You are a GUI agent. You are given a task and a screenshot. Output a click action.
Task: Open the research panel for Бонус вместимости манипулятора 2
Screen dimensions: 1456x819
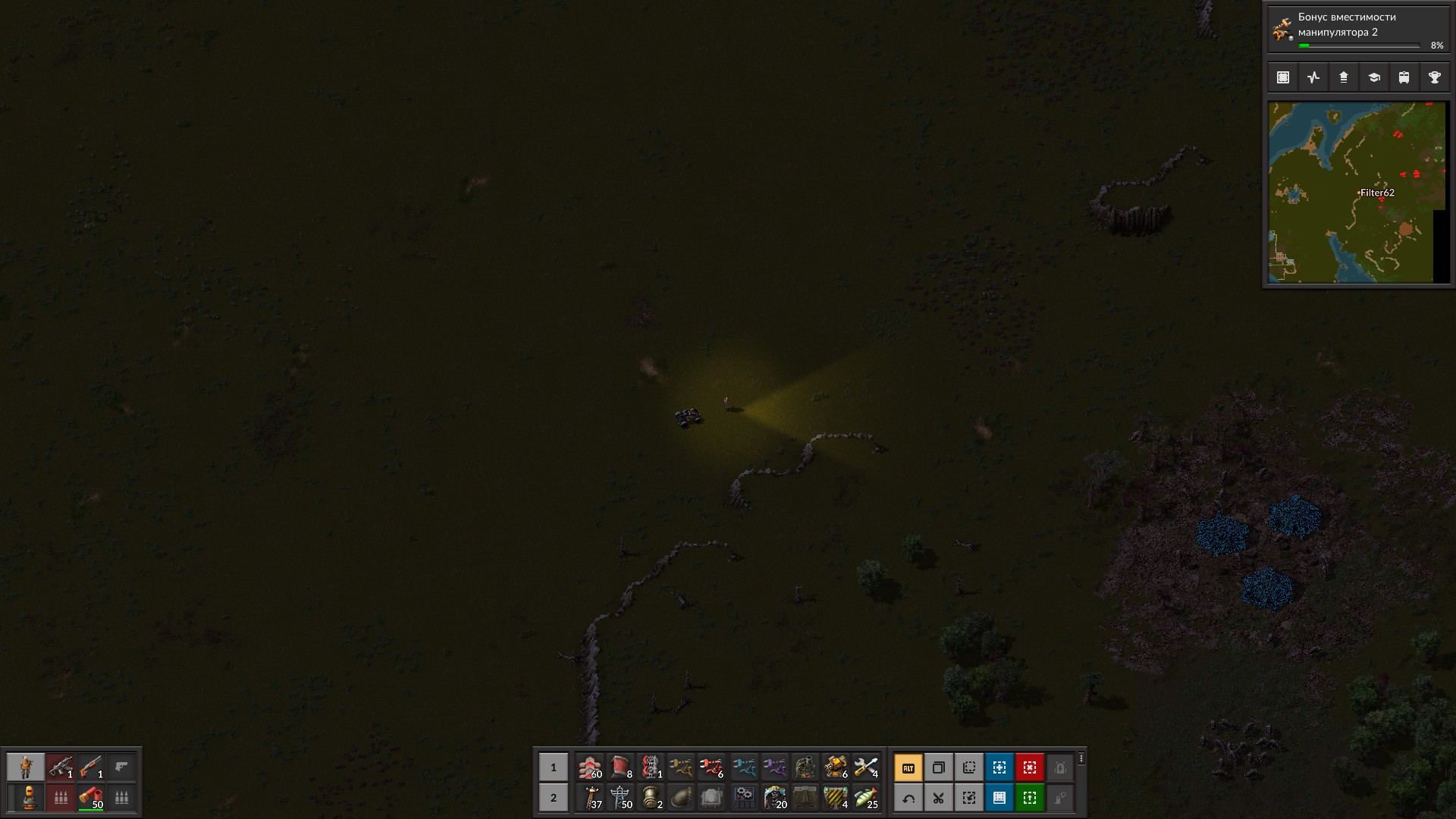pos(1357,31)
